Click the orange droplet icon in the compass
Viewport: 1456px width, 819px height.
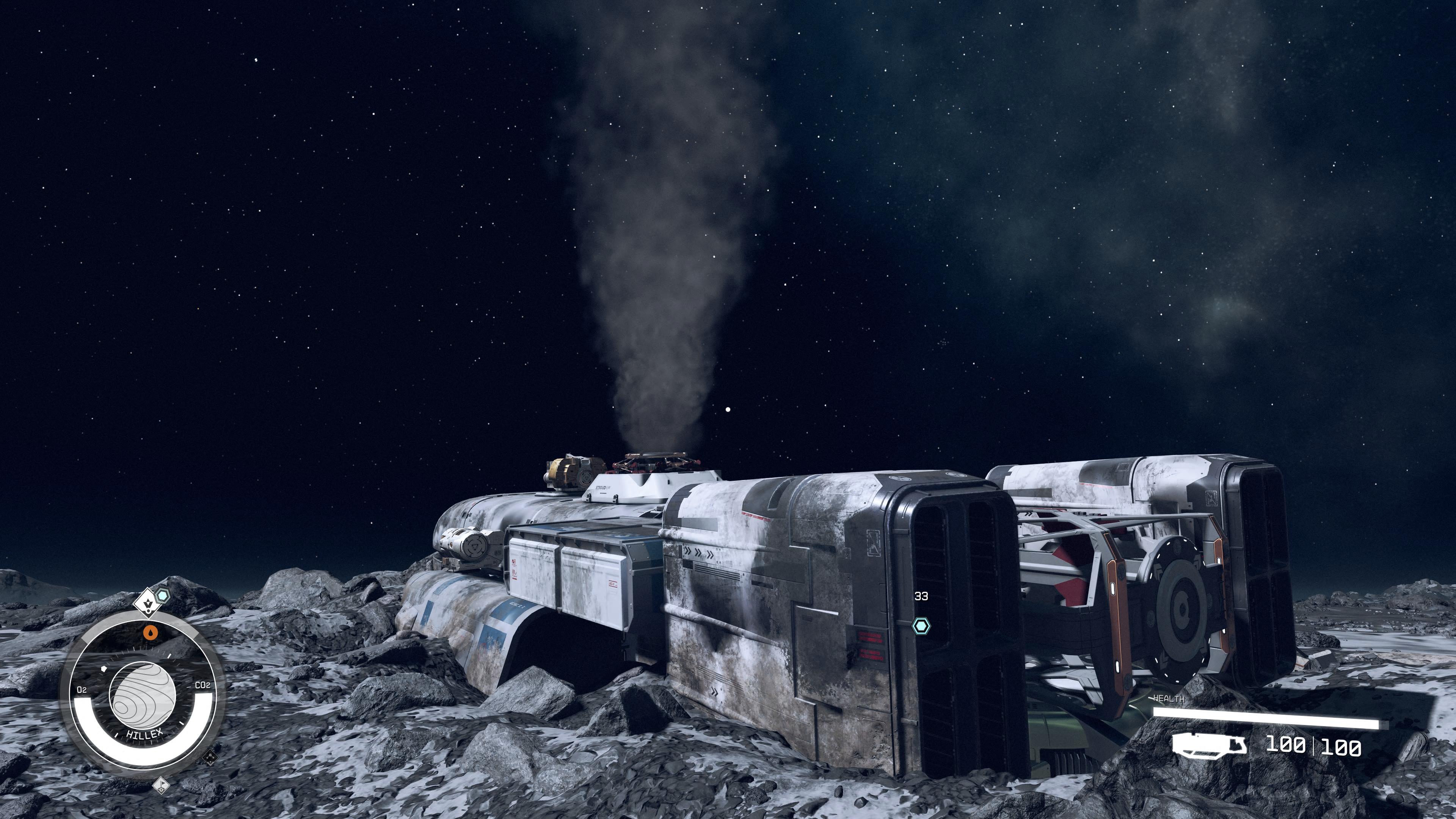tap(151, 632)
